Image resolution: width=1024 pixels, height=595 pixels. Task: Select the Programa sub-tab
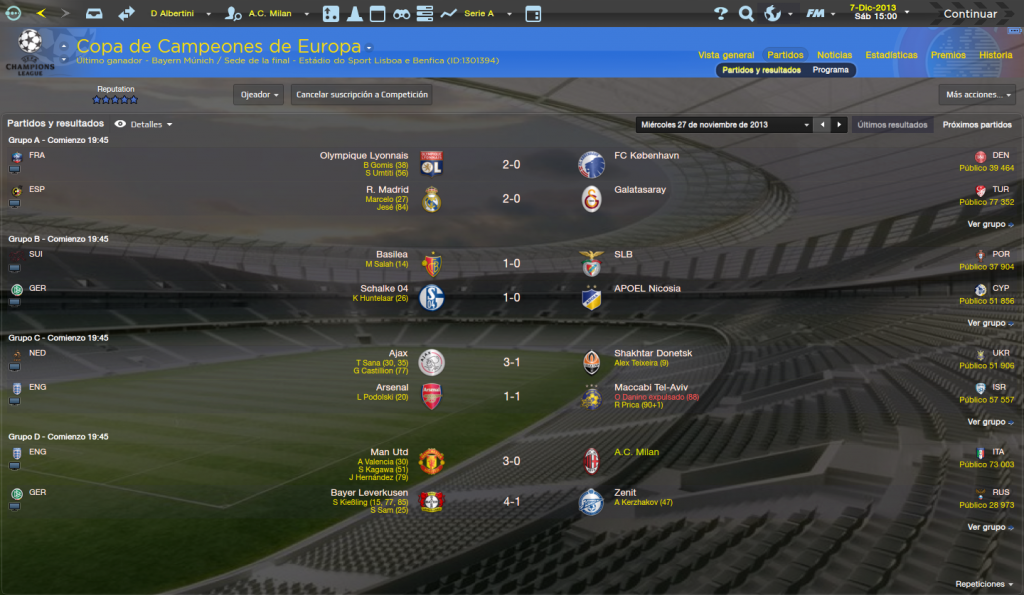tap(830, 70)
